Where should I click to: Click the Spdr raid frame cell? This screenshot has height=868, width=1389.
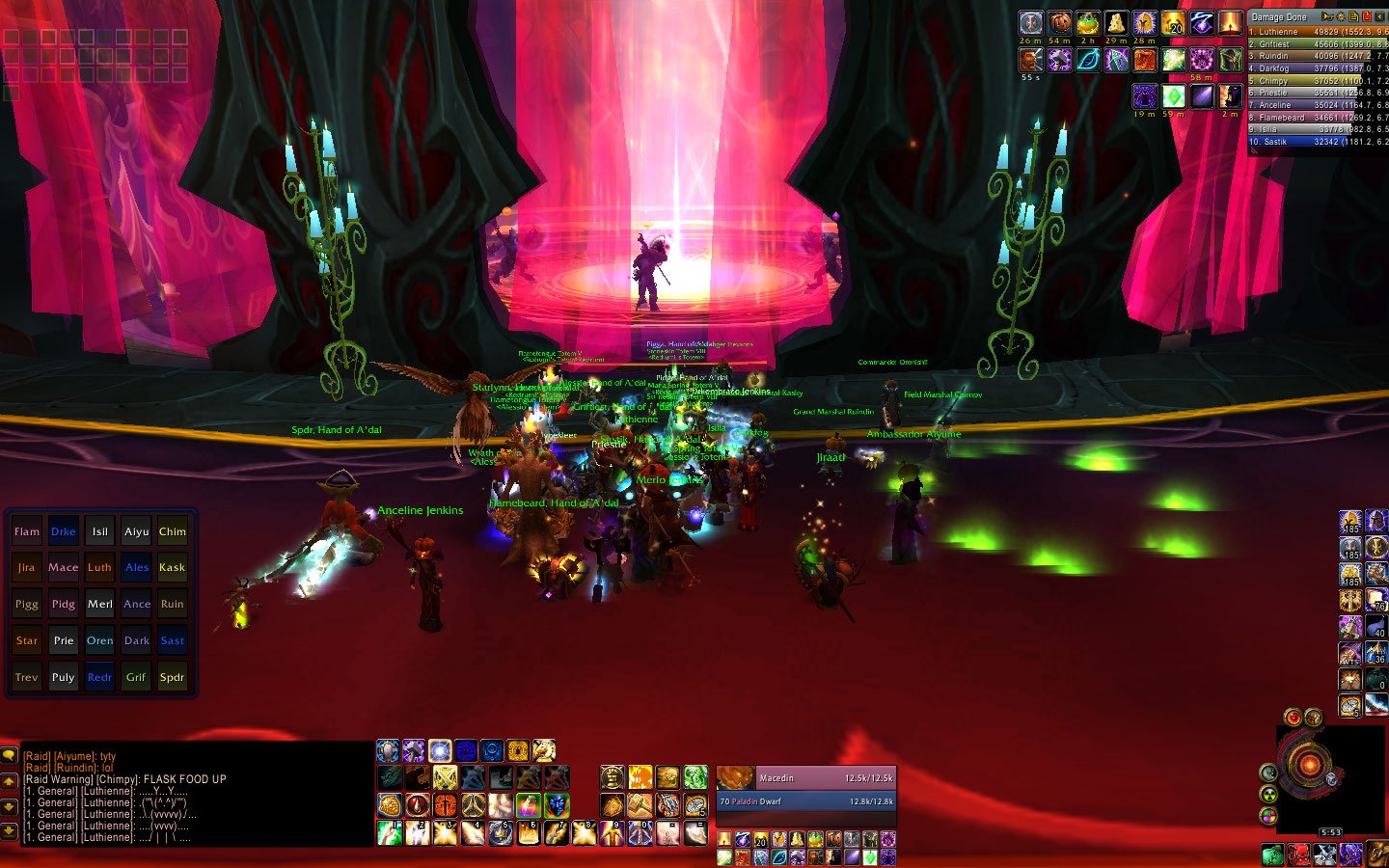point(173,677)
